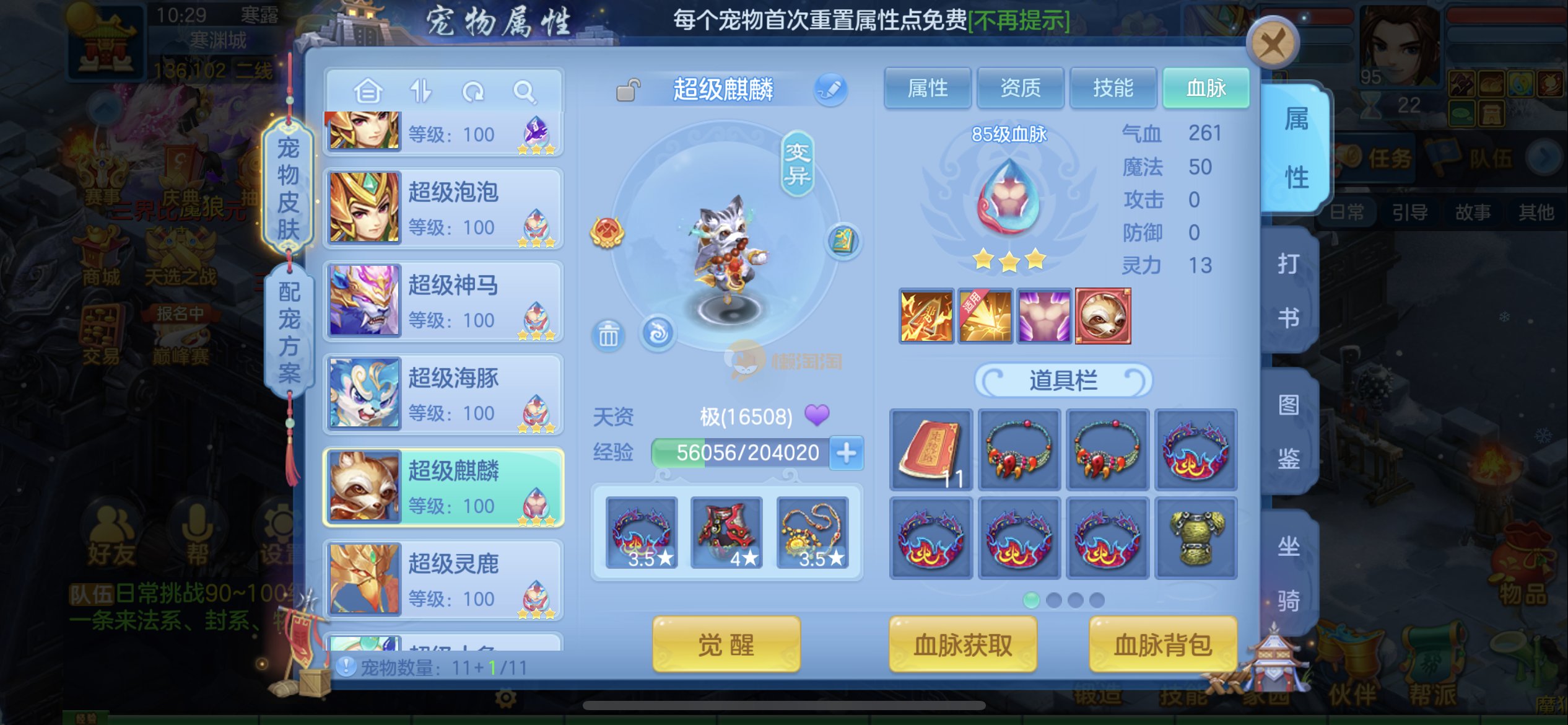
Task: Switch to the 属性 tab
Action: tap(927, 88)
